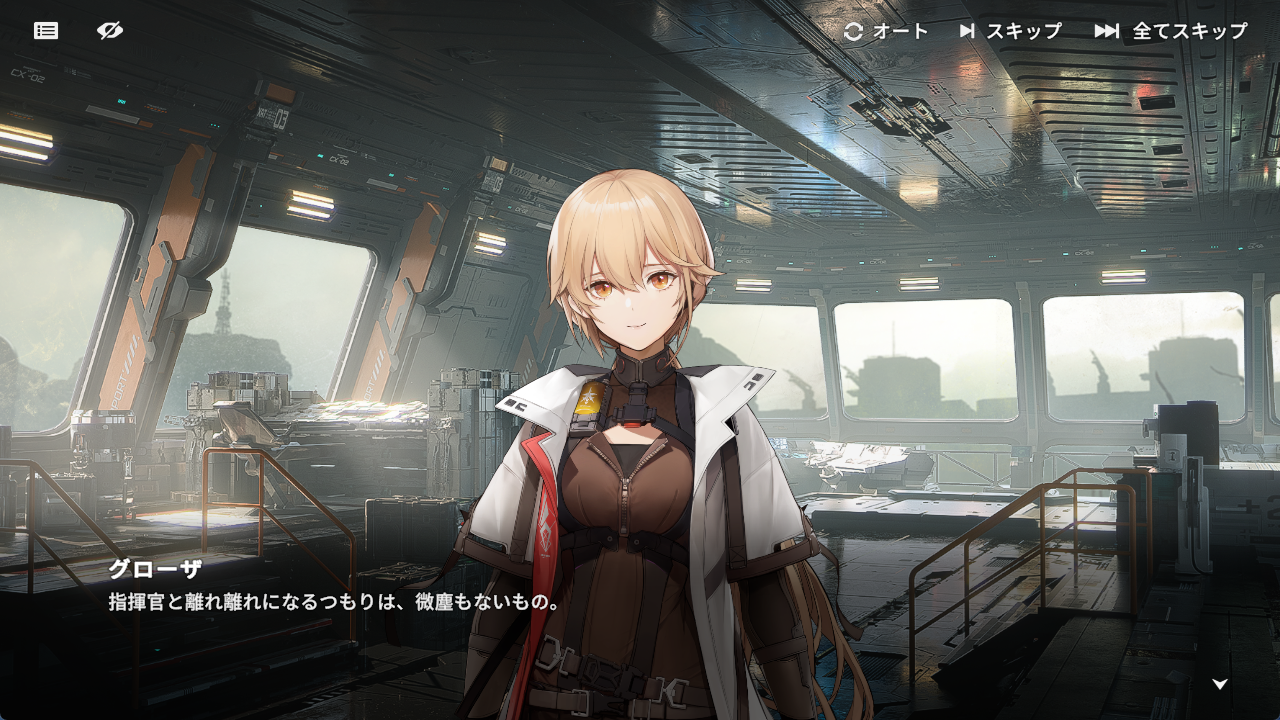The width and height of the screenshot is (1280, 720).
Task: Advance dialogue with the down arrow
Action: pyautogui.click(x=1220, y=684)
